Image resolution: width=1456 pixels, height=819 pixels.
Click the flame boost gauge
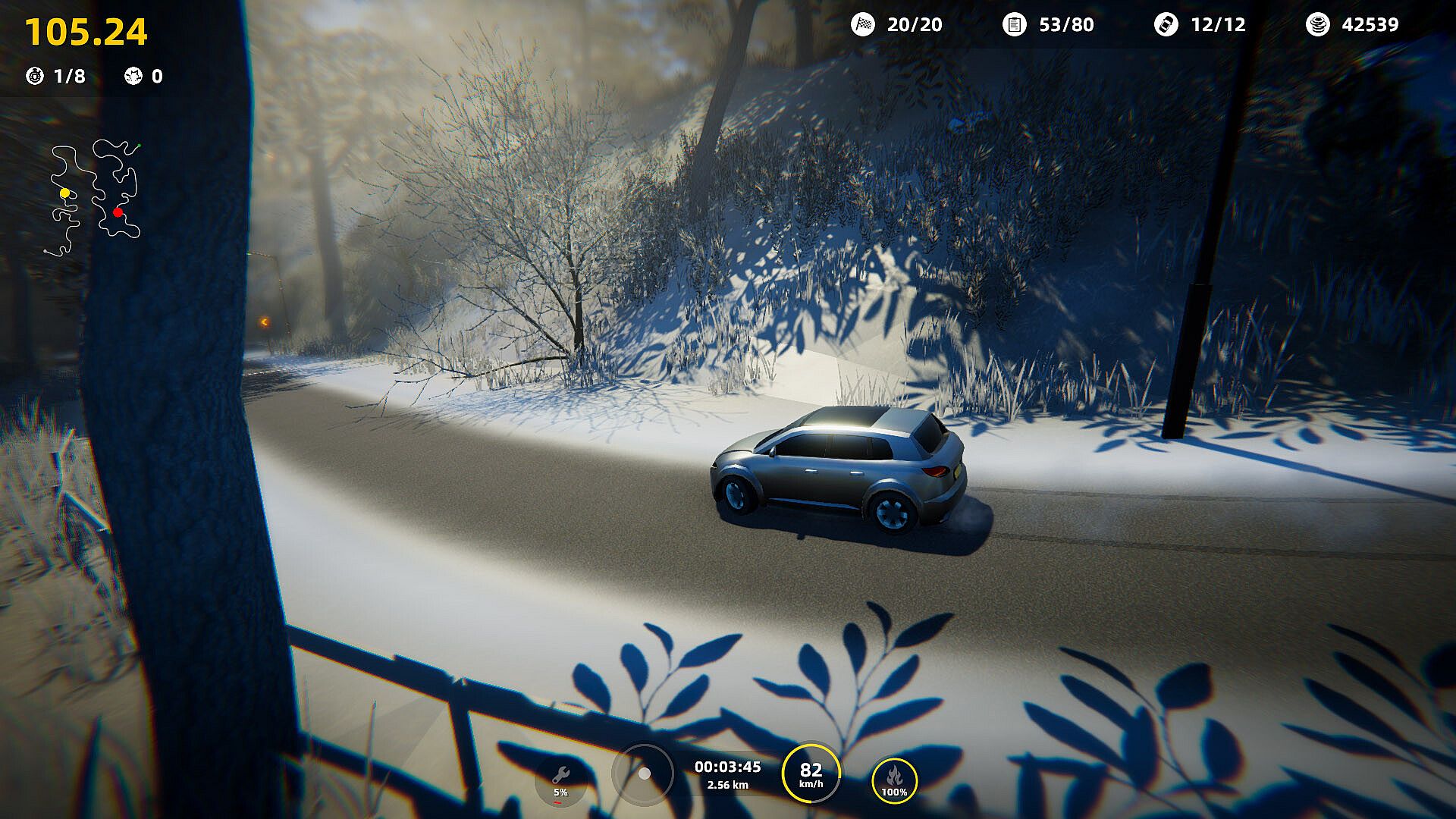pyautogui.click(x=894, y=780)
